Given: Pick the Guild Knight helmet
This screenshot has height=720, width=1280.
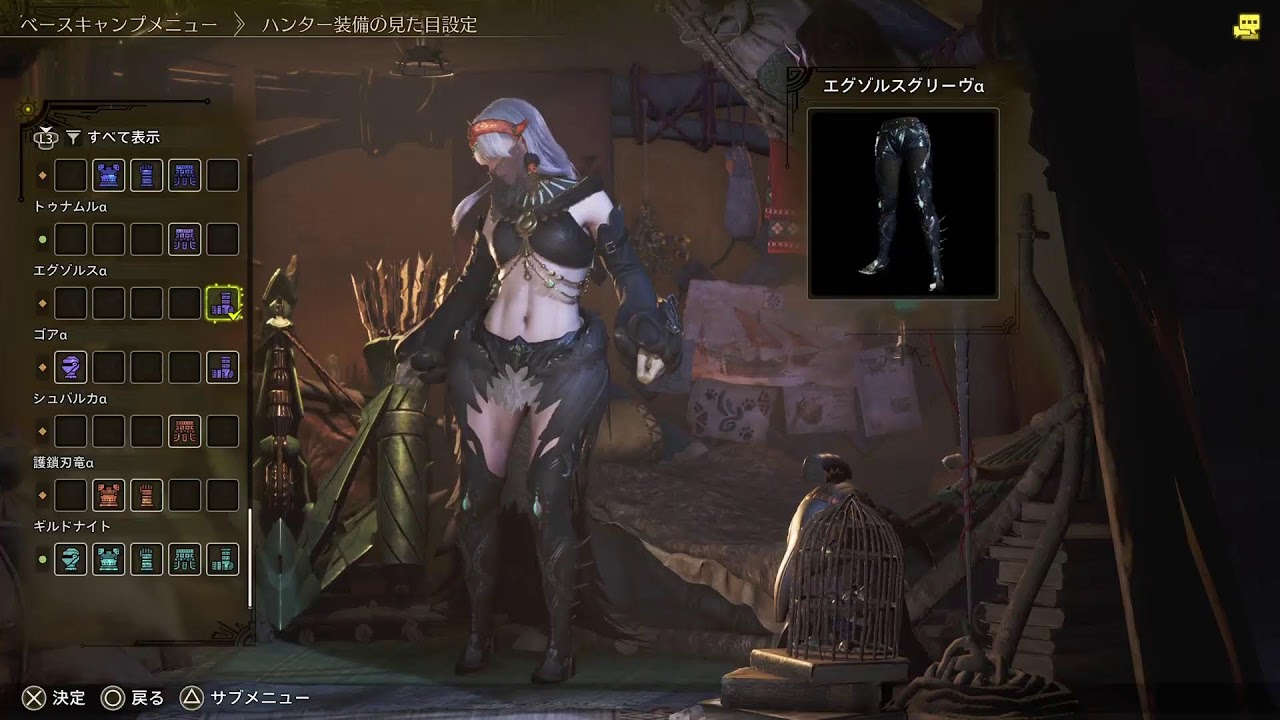Looking at the screenshot, I should [x=70, y=559].
